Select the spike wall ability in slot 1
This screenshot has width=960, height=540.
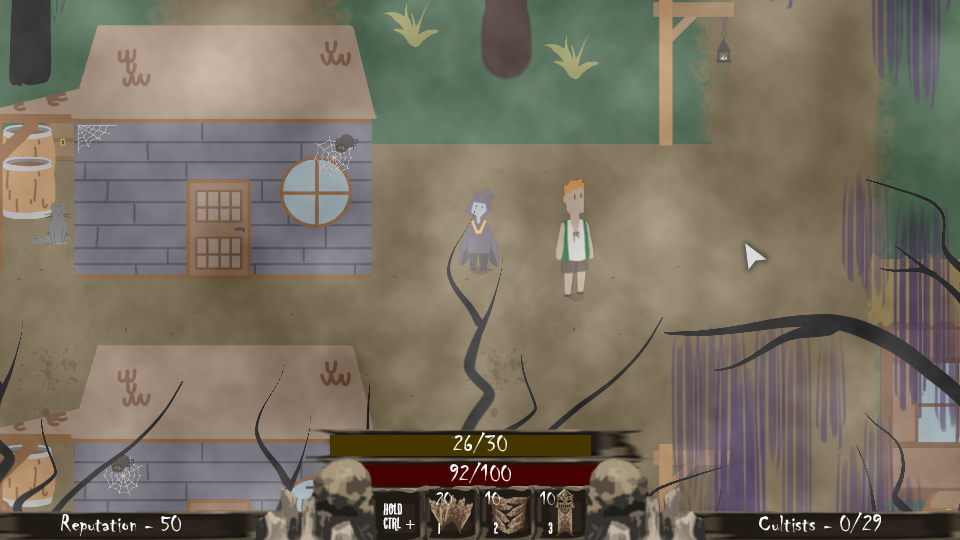coord(451,513)
